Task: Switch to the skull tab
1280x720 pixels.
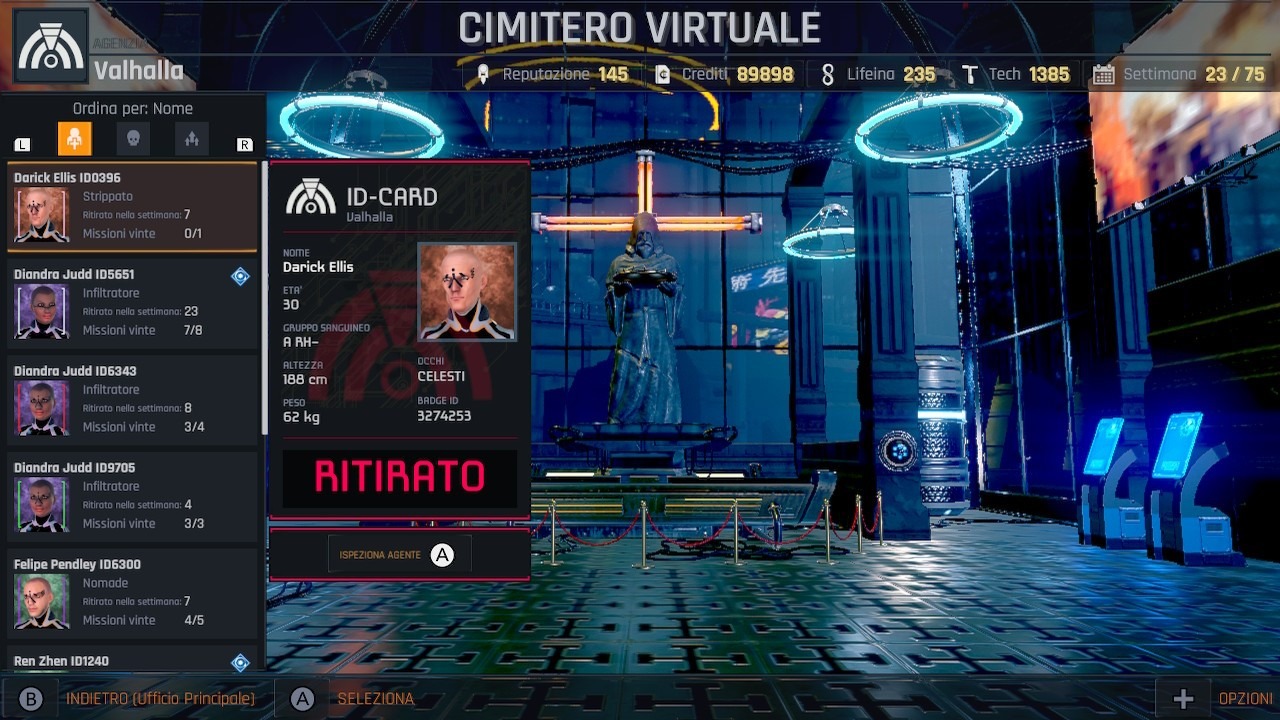Action: pos(133,139)
